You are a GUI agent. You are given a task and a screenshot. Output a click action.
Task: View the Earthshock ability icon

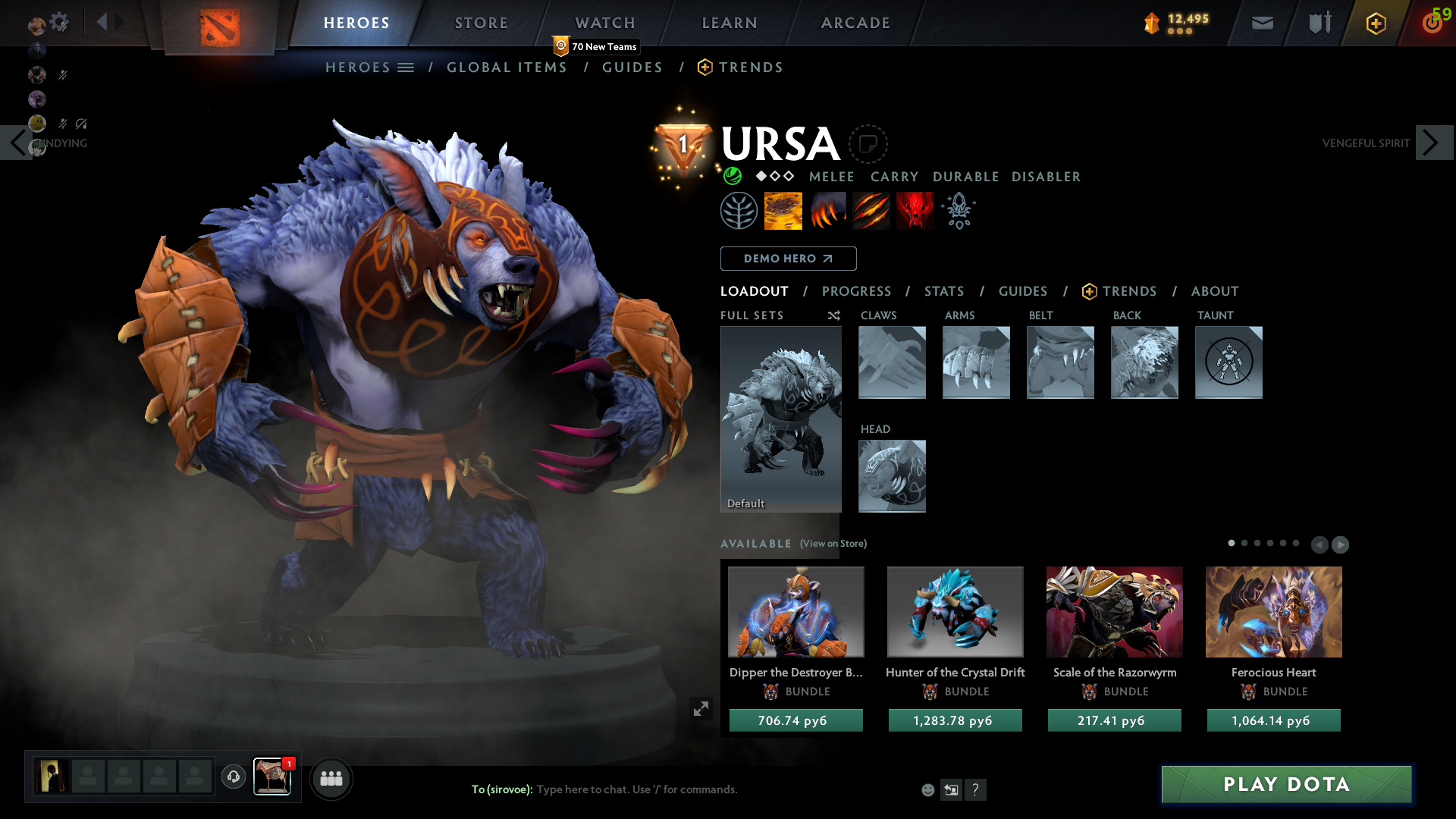(783, 210)
